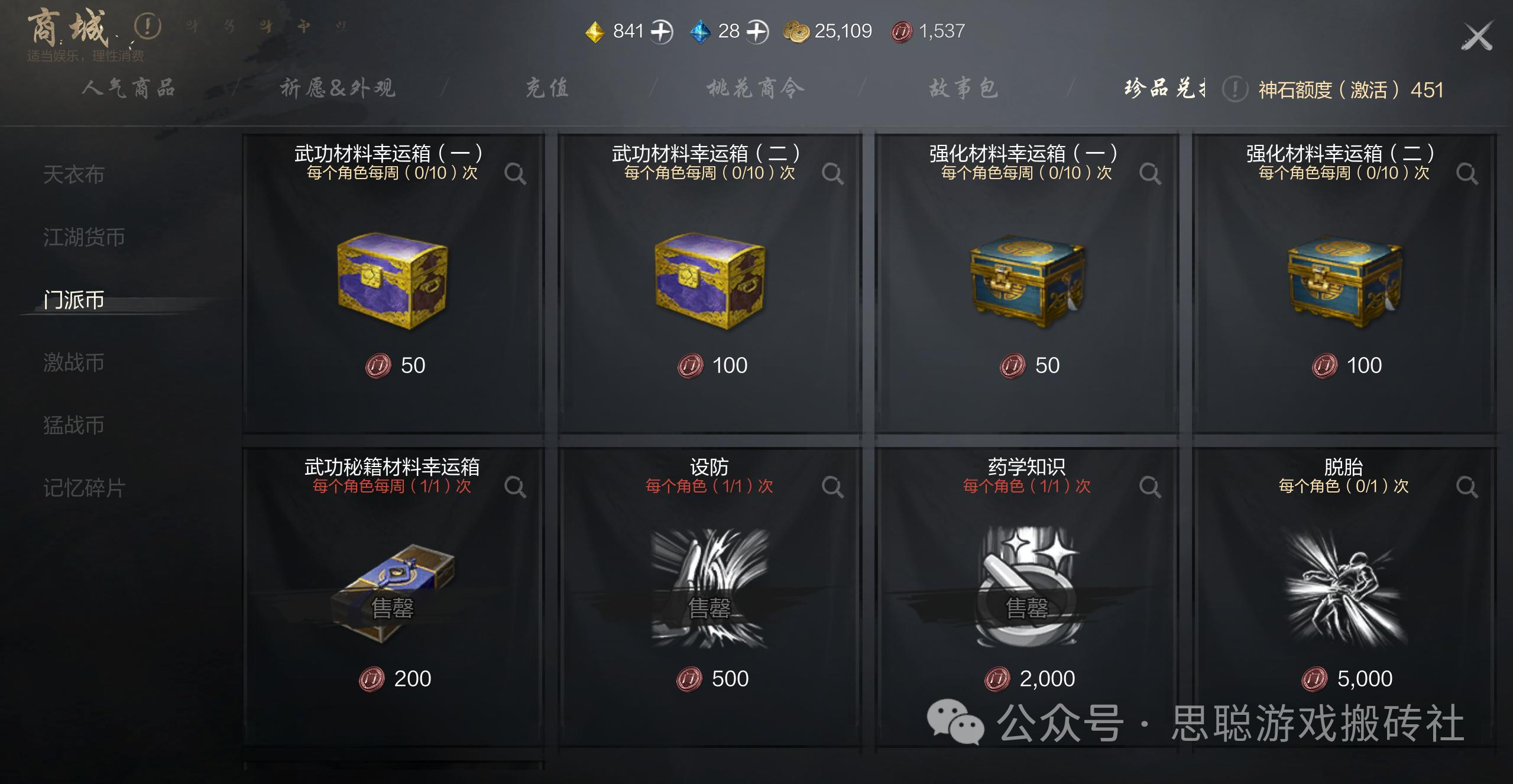
Task: Switch to the 人气商品 tab
Action: (128, 89)
